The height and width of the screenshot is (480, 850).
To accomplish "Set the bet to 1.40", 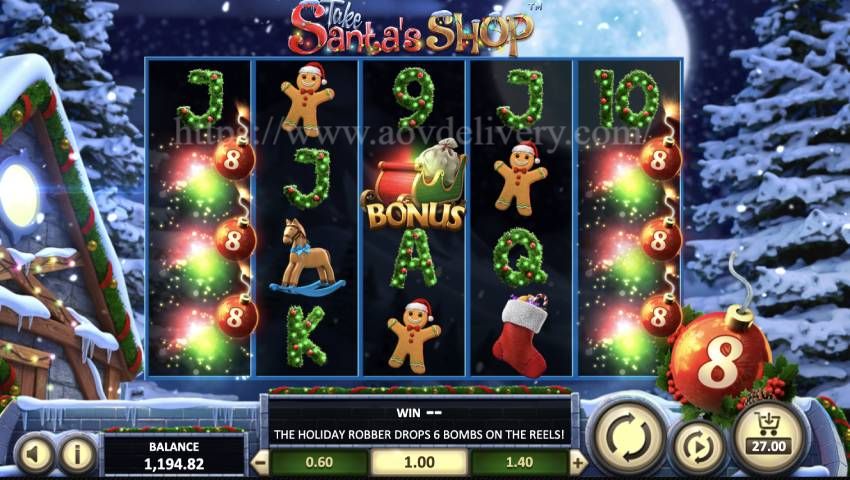I will click(x=519, y=462).
